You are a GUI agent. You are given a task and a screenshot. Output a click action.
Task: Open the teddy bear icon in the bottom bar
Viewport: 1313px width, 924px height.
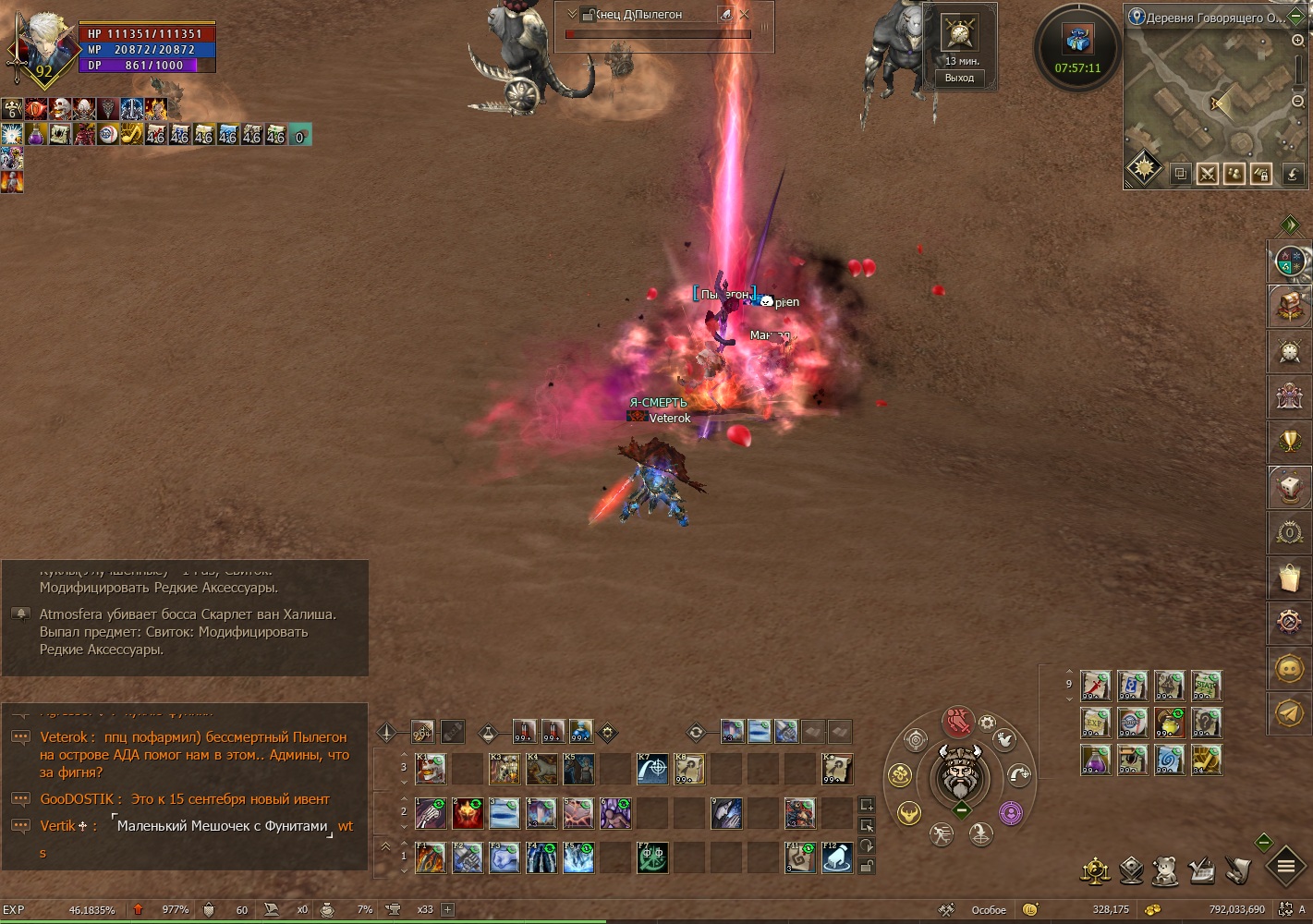coord(1165,870)
